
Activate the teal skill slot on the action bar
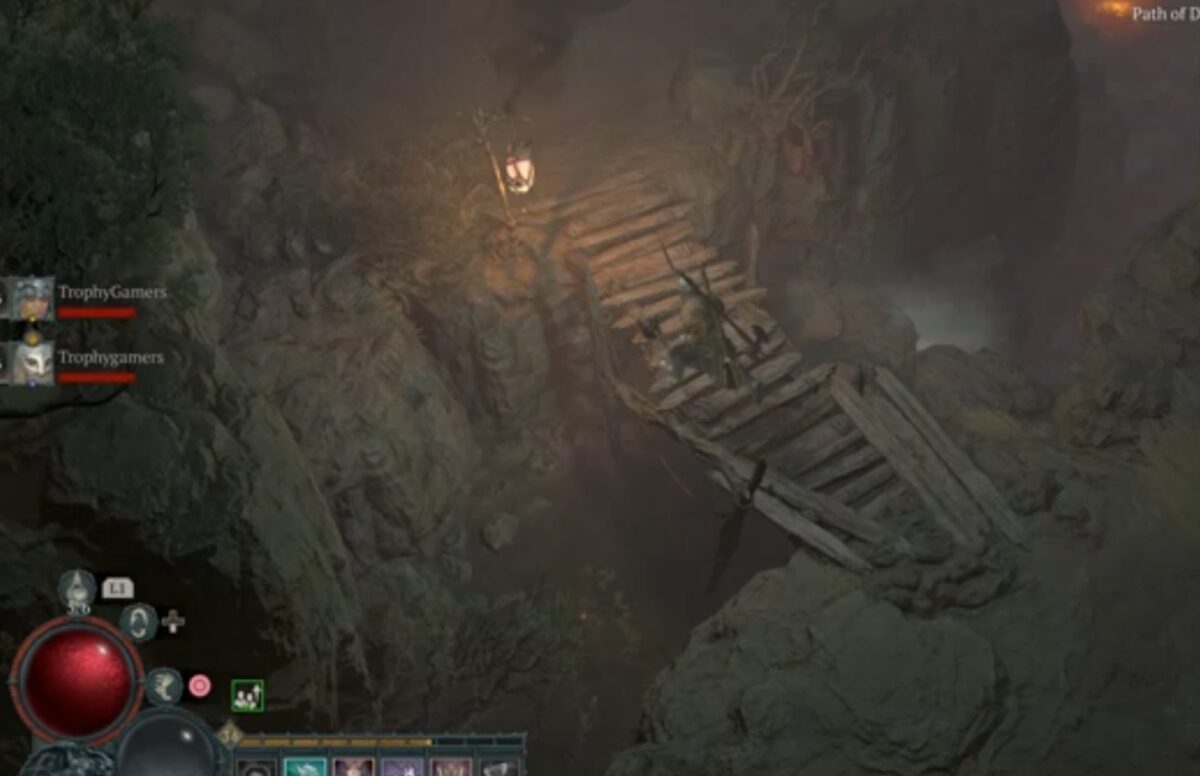click(x=305, y=767)
